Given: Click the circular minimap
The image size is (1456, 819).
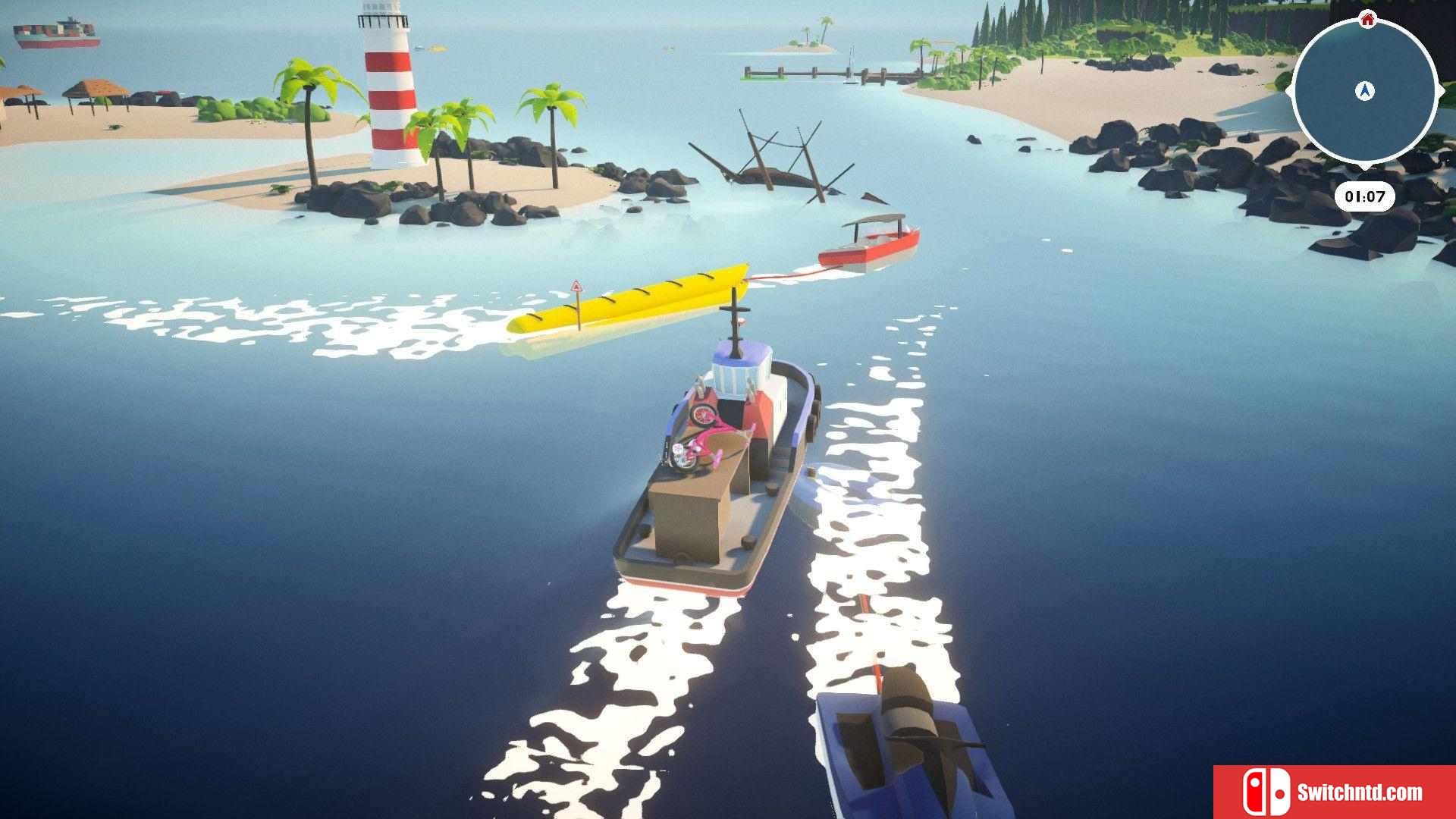Looking at the screenshot, I should pyautogui.click(x=1364, y=91).
